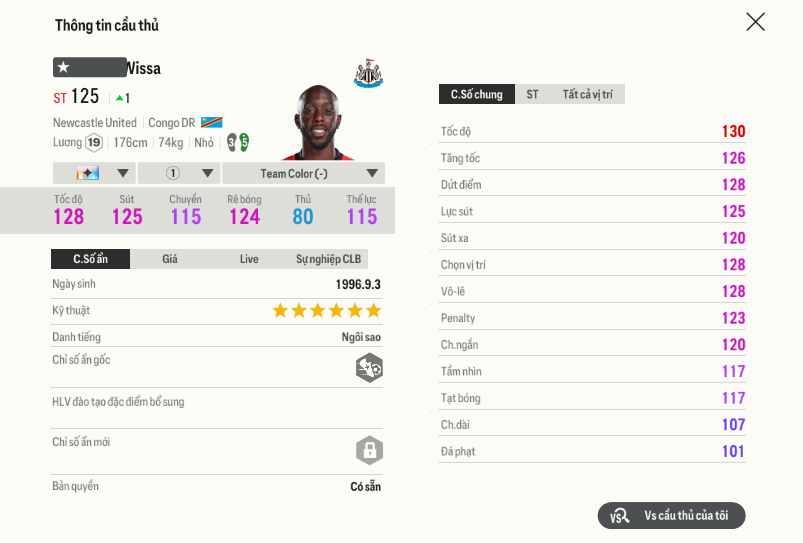
Task: Compare using Vs cầu thủ của tôi
Action: [x=672, y=515]
